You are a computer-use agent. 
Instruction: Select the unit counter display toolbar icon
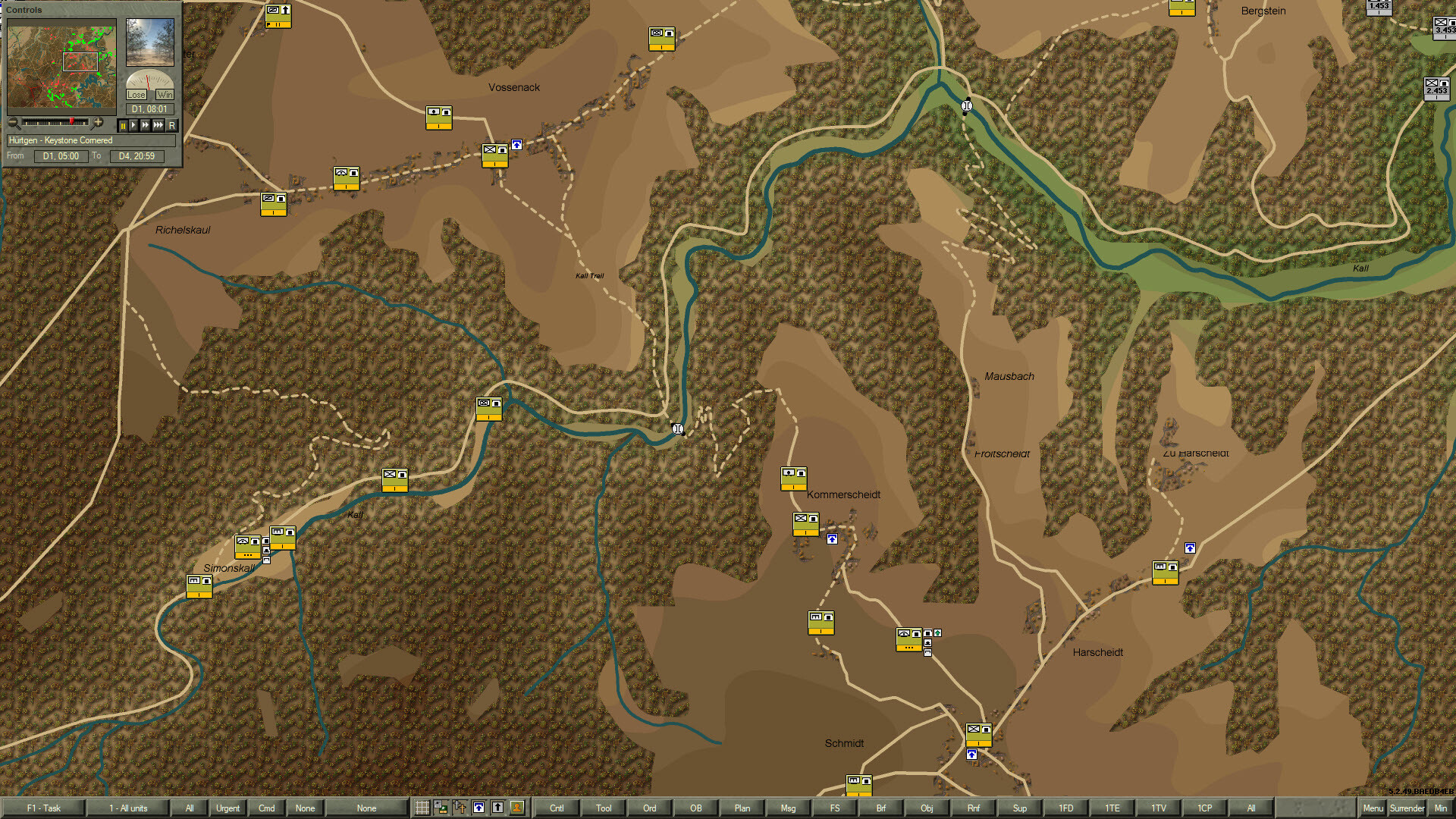pos(440,808)
